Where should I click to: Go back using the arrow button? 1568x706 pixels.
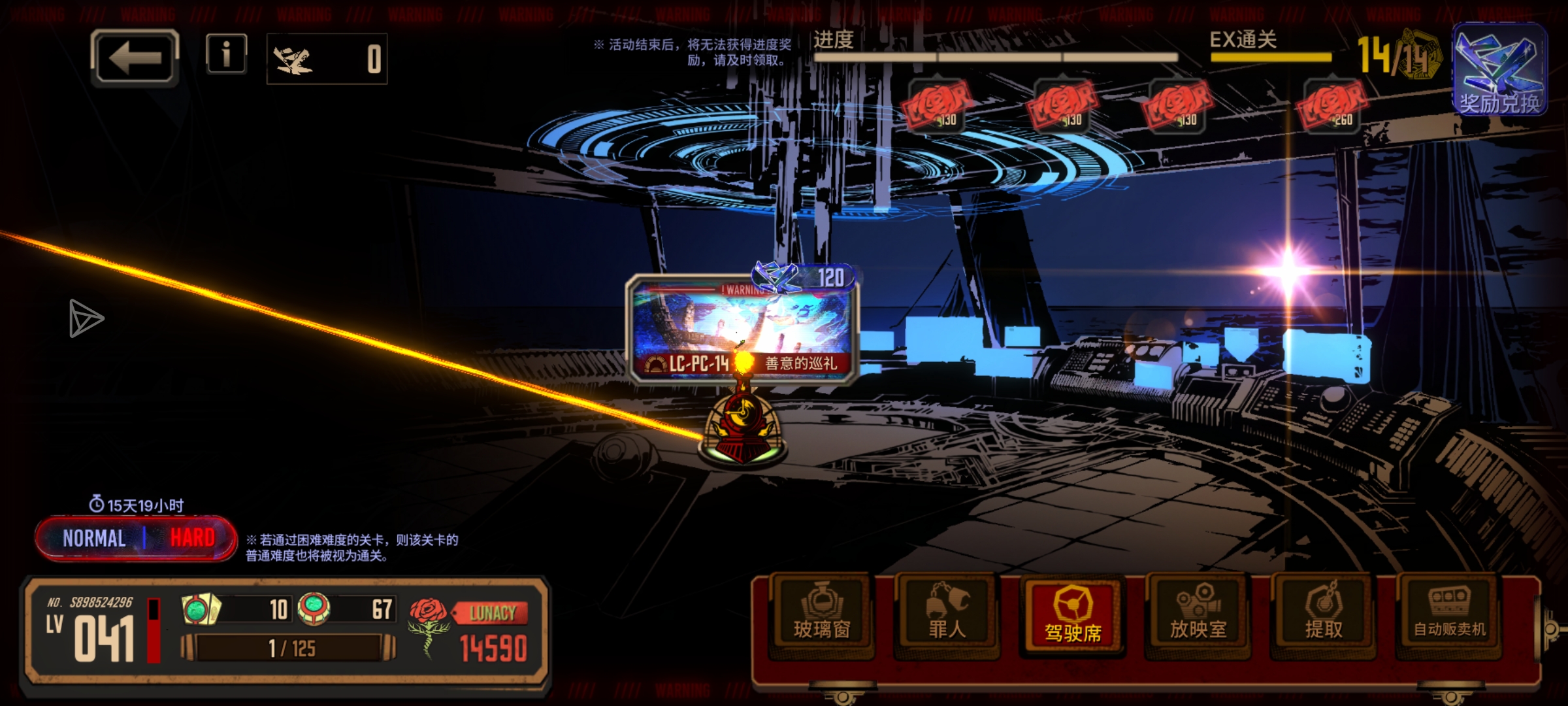tap(135, 58)
